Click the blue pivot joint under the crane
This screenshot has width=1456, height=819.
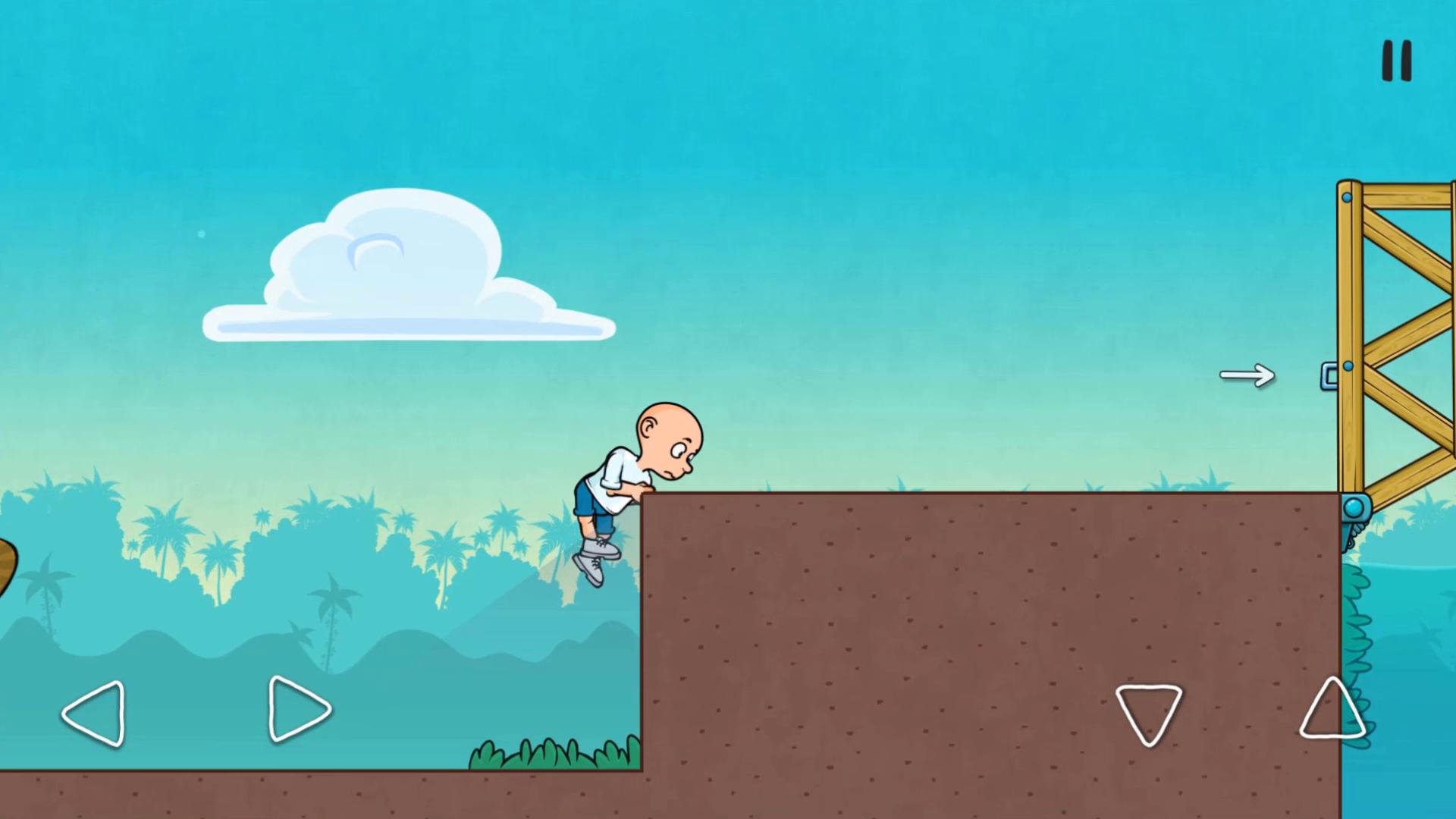click(1353, 507)
